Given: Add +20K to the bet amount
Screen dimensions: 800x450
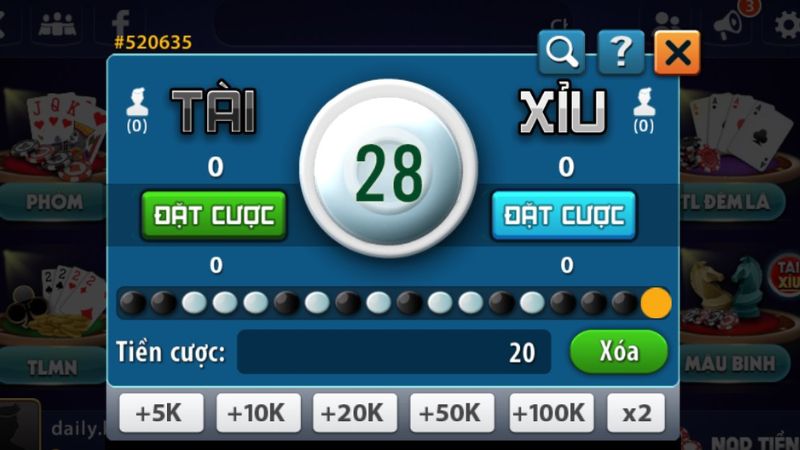Looking at the screenshot, I should tap(355, 412).
